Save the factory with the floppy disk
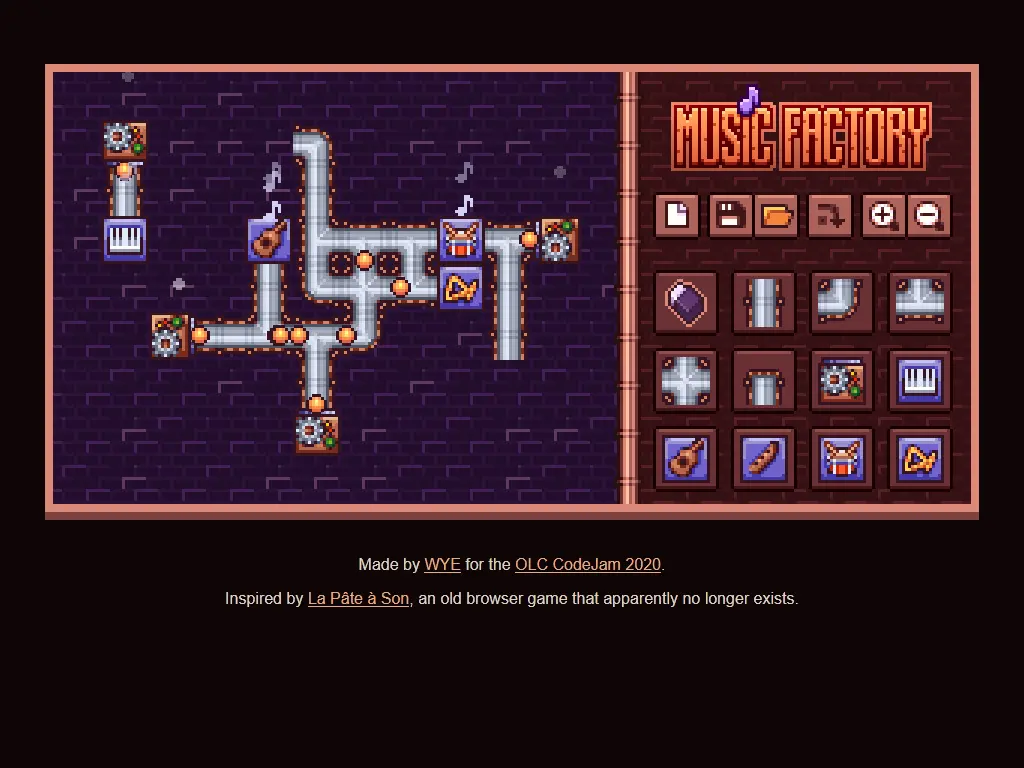1024x768 pixels. [x=730, y=215]
